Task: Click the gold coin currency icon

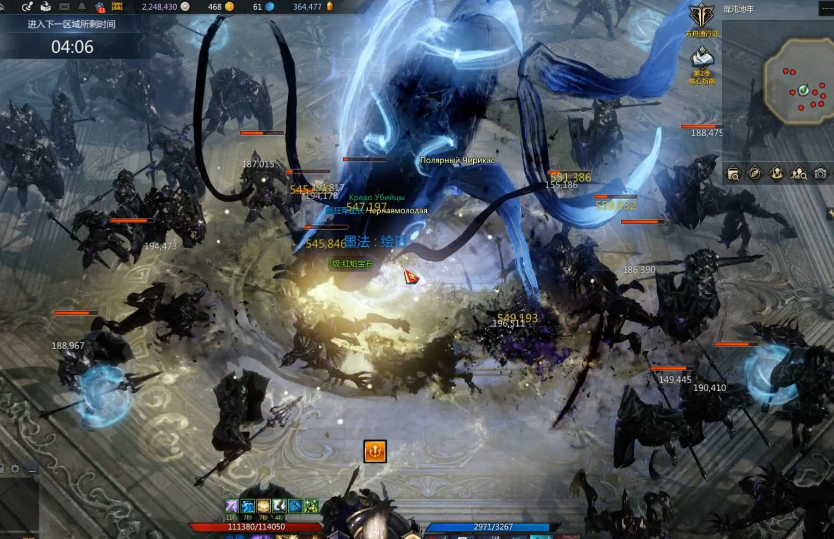Action: click(x=230, y=7)
